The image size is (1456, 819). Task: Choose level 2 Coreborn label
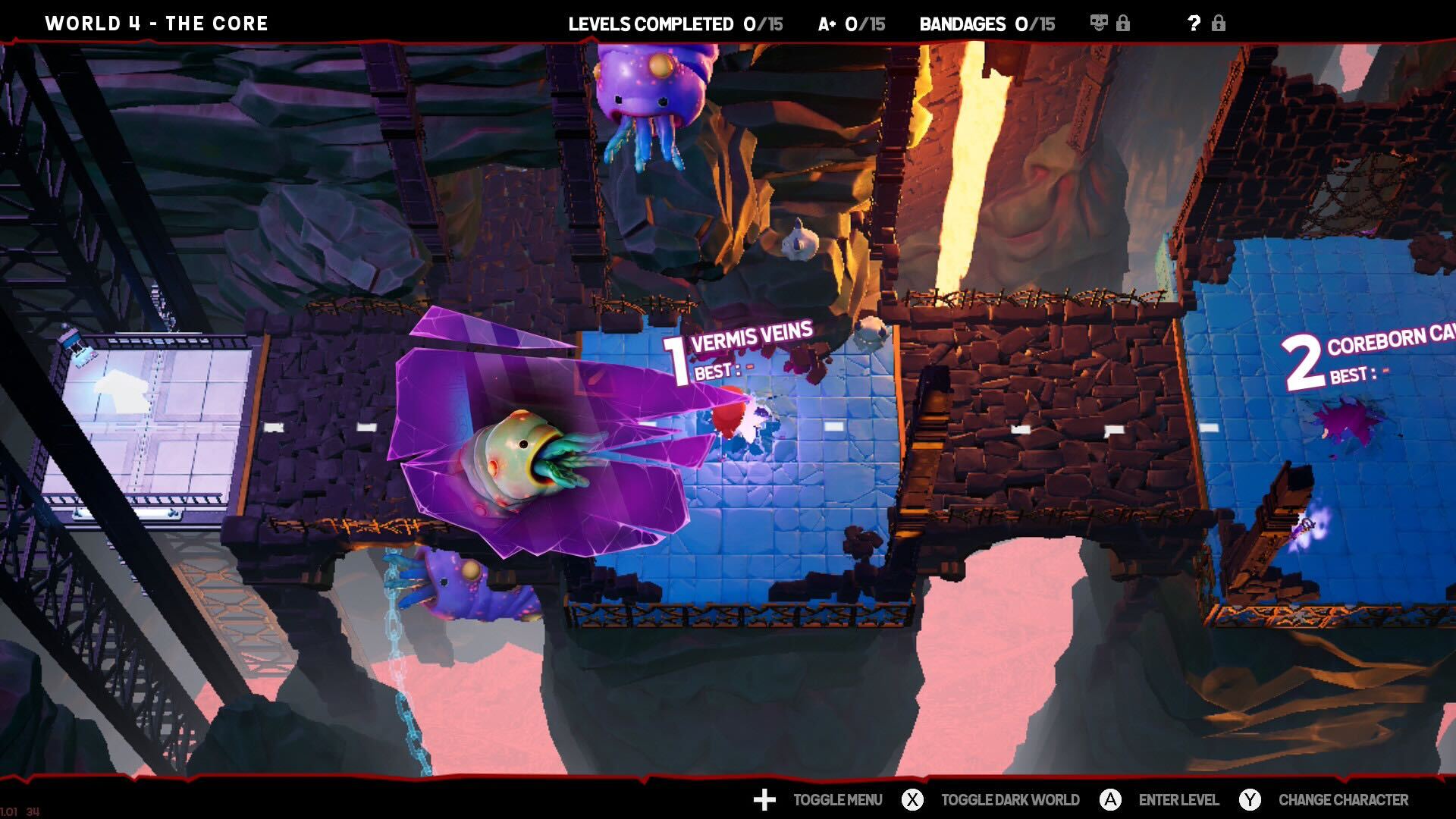pyautogui.click(x=1365, y=358)
